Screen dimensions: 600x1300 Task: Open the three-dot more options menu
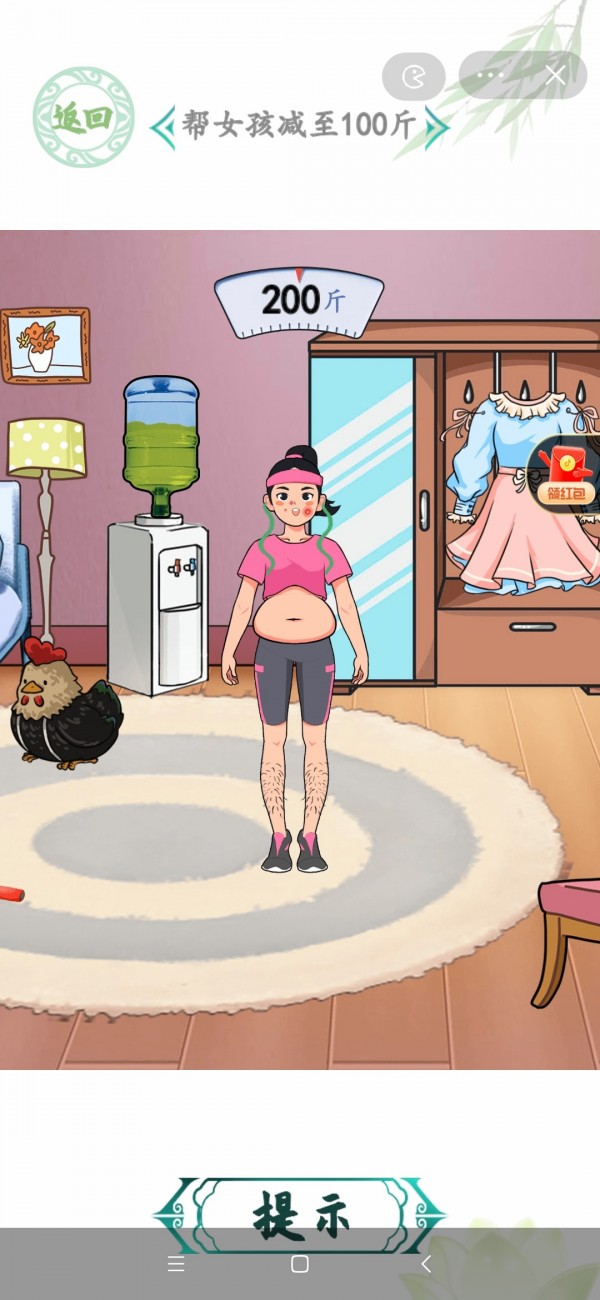point(491,75)
